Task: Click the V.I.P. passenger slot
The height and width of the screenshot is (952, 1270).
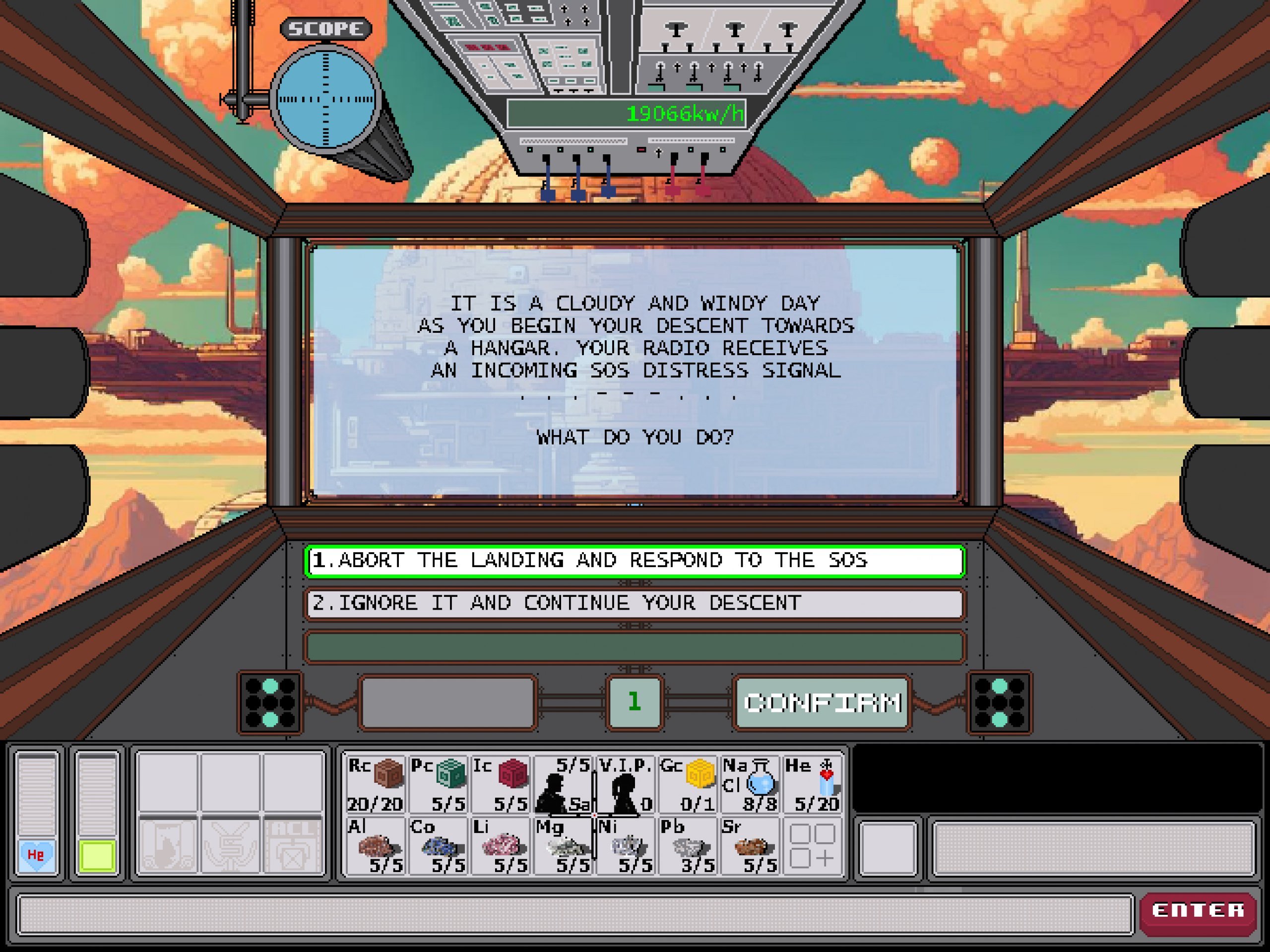Action: pyautogui.click(x=626, y=784)
